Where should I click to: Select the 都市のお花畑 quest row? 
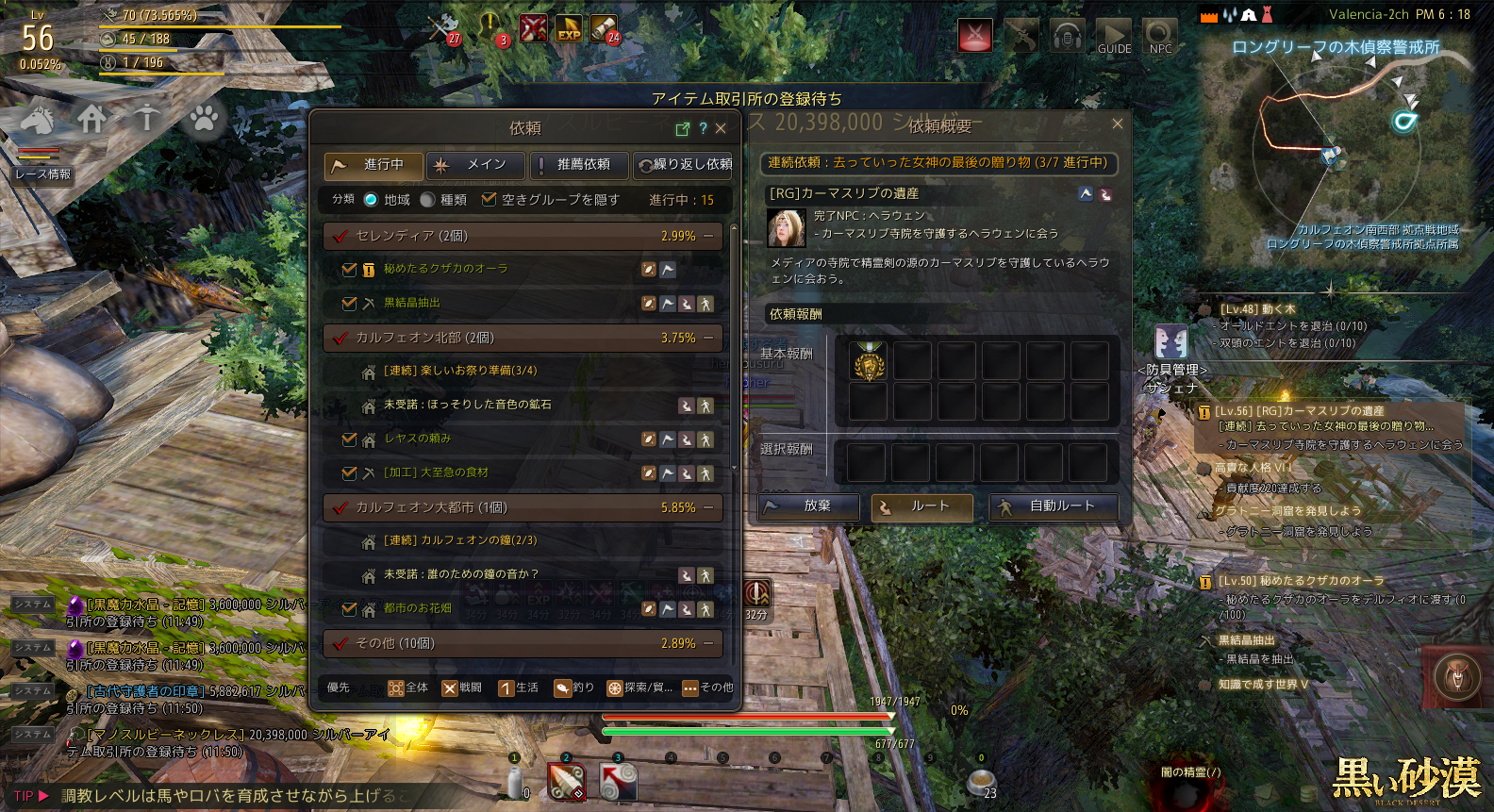(x=417, y=608)
